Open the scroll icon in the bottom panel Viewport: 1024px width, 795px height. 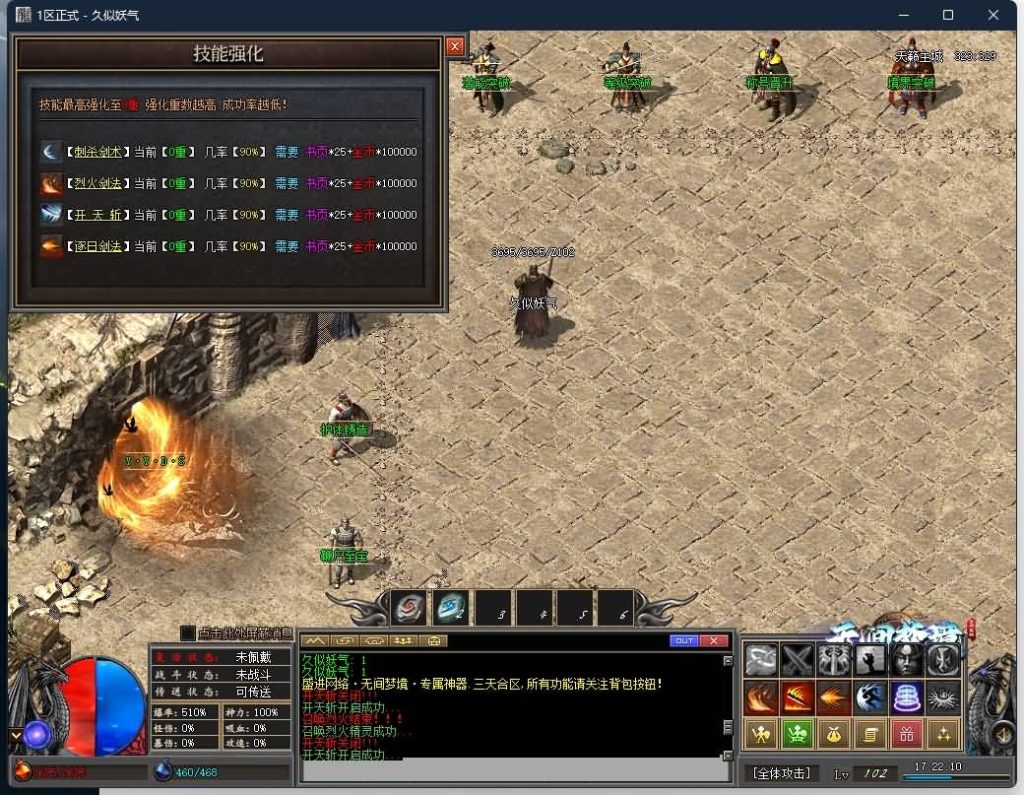869,735
